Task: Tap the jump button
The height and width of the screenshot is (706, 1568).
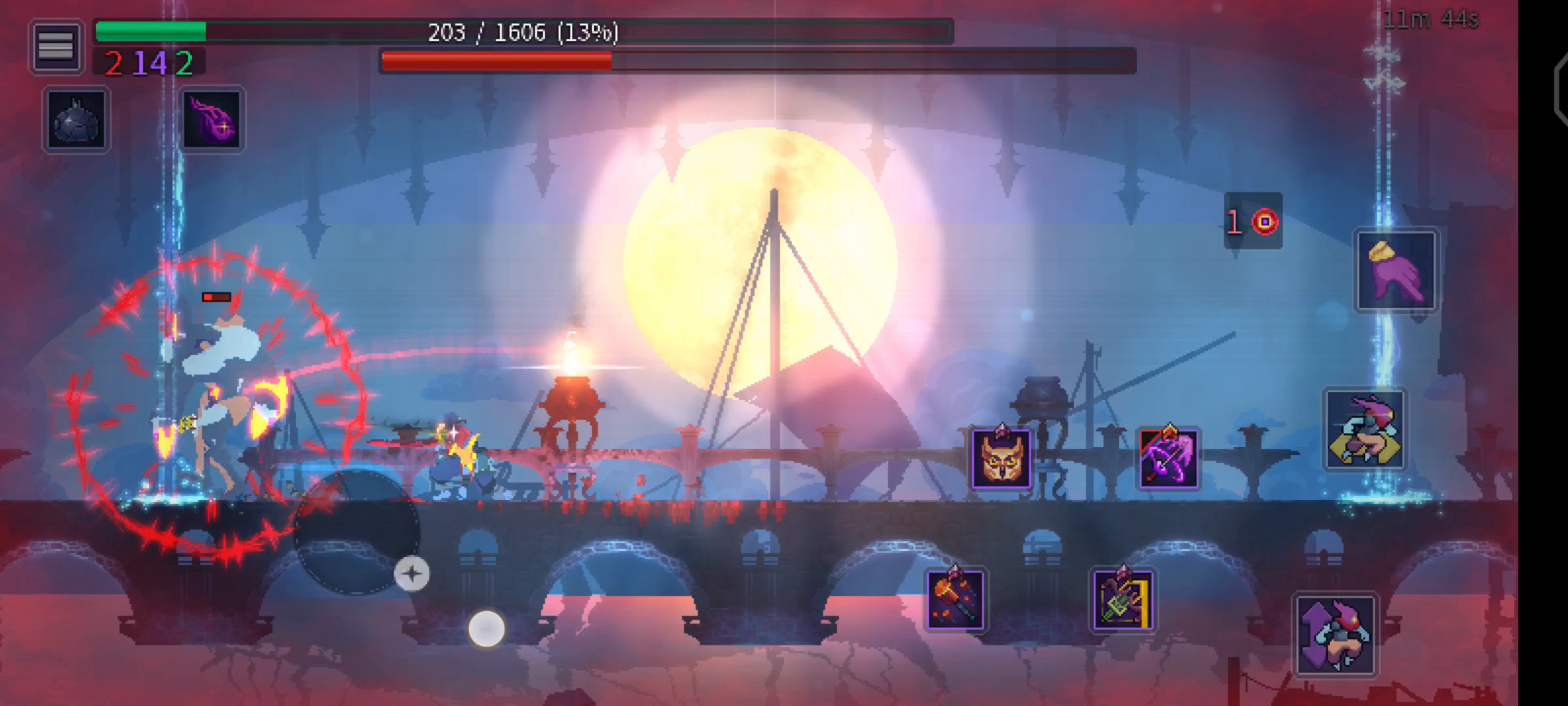Action: coord(1336,634)
